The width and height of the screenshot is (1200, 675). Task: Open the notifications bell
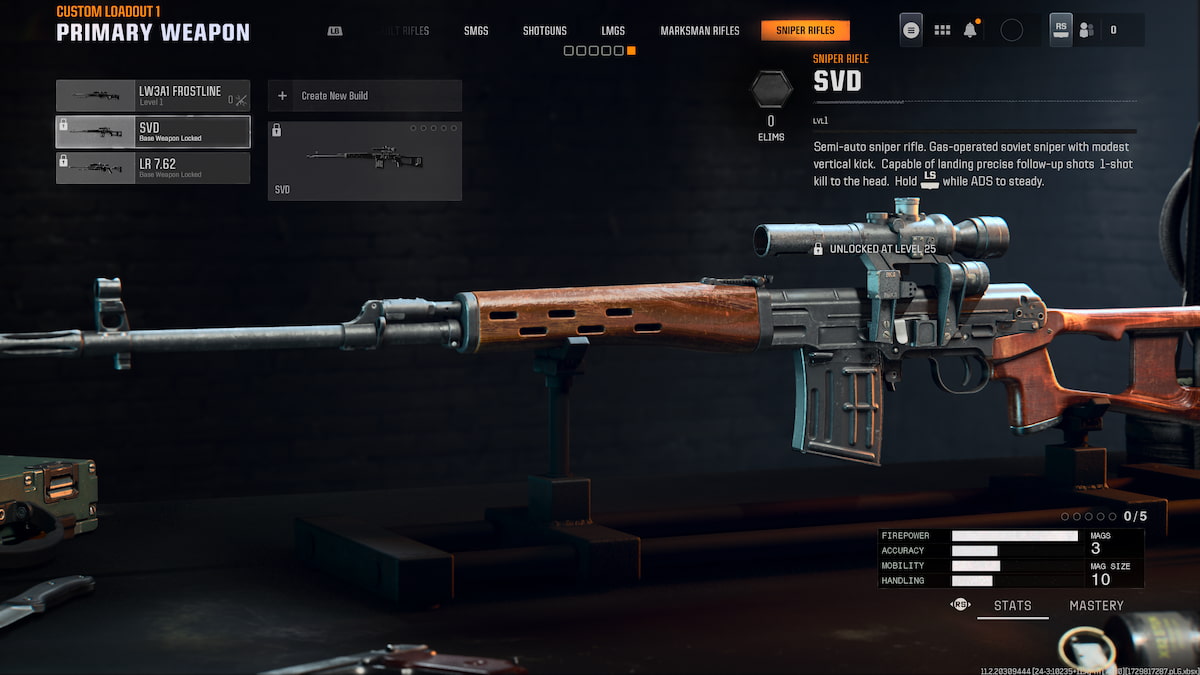pos(970,30)
